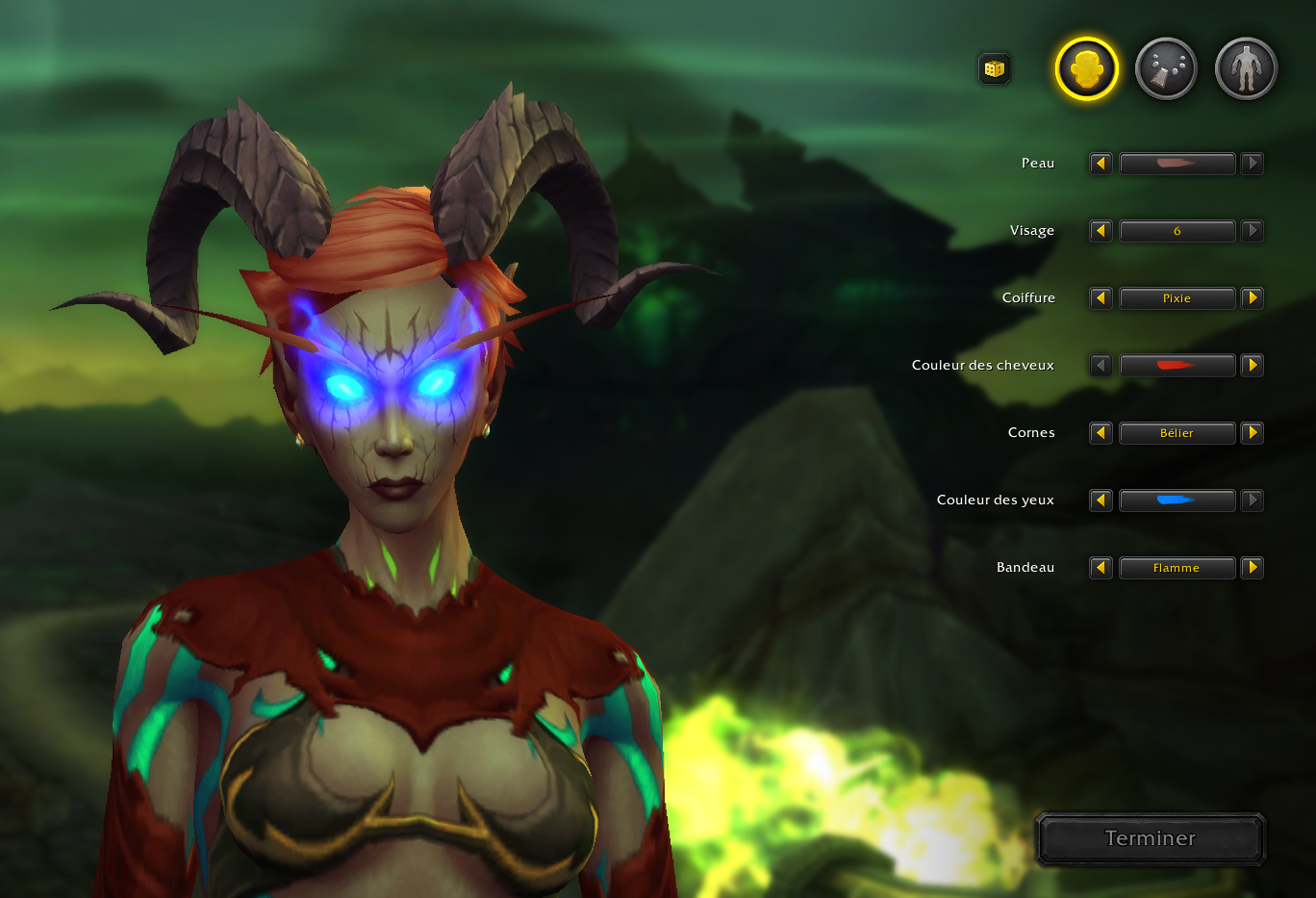Click the blue eye color swatch bar

click(1177, 500)
